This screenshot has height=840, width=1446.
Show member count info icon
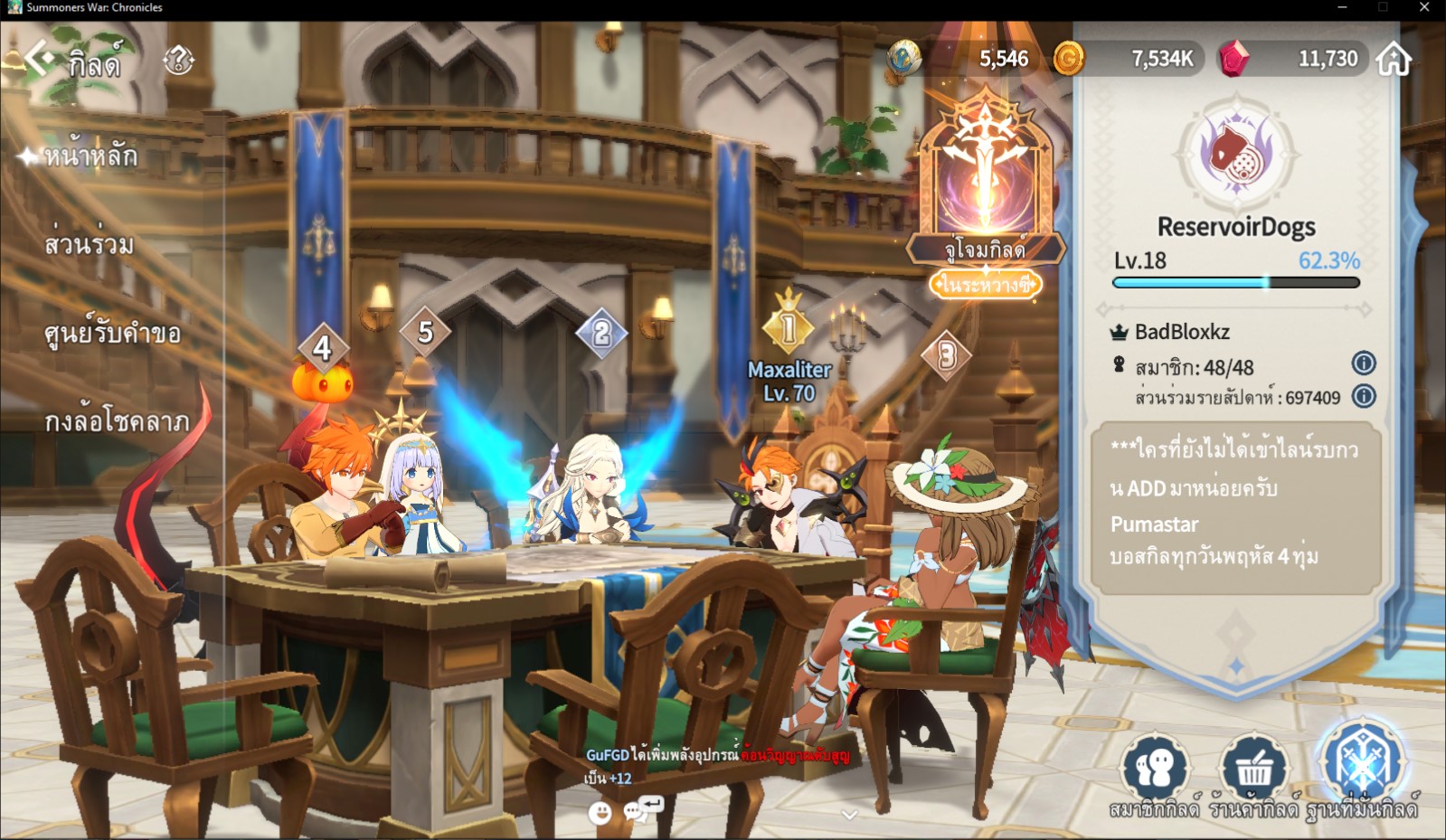[1363, 363]
